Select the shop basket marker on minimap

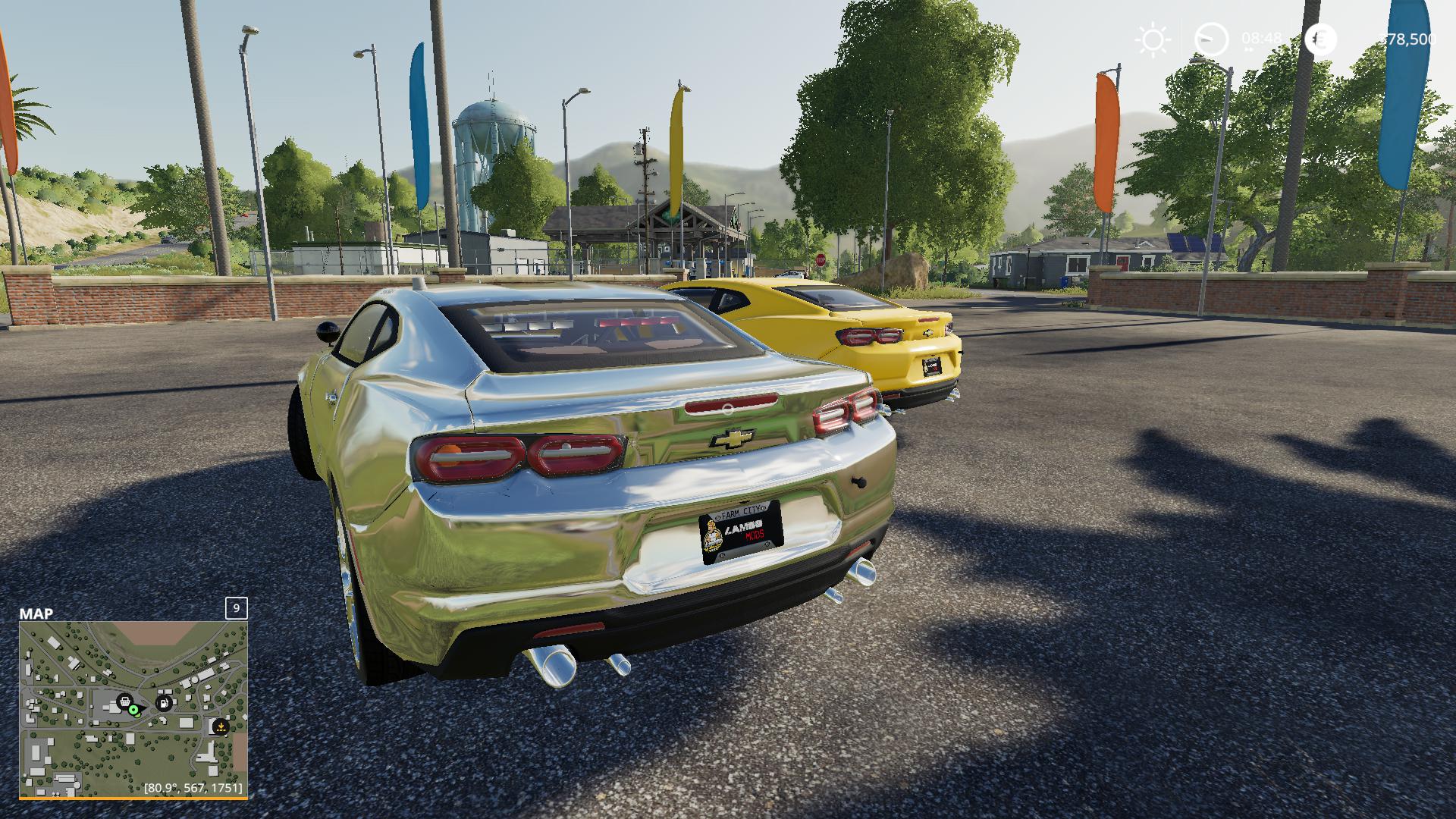click(x=124, y=701)
